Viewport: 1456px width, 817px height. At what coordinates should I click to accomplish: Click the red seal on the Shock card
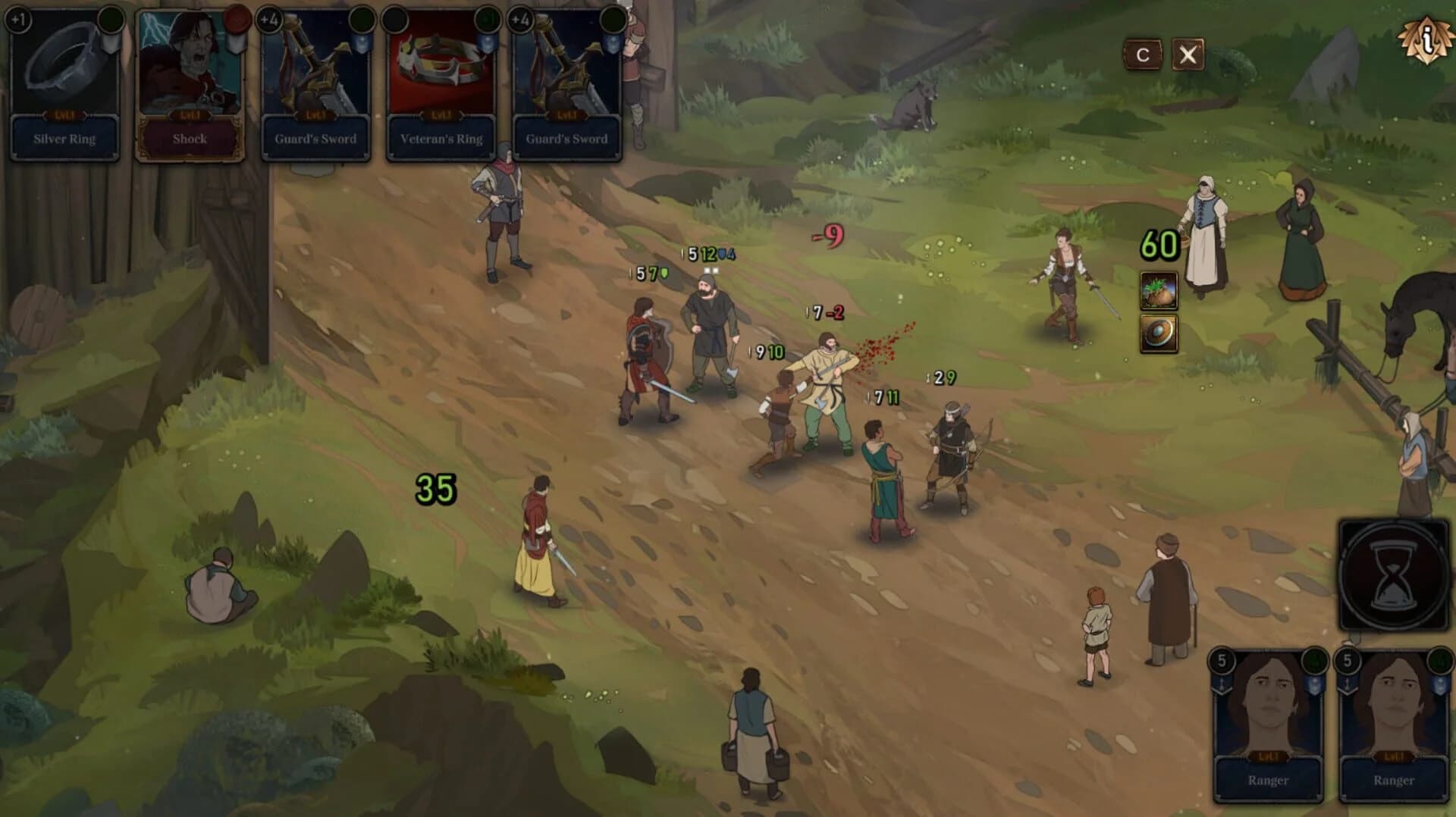coord(235,21)
